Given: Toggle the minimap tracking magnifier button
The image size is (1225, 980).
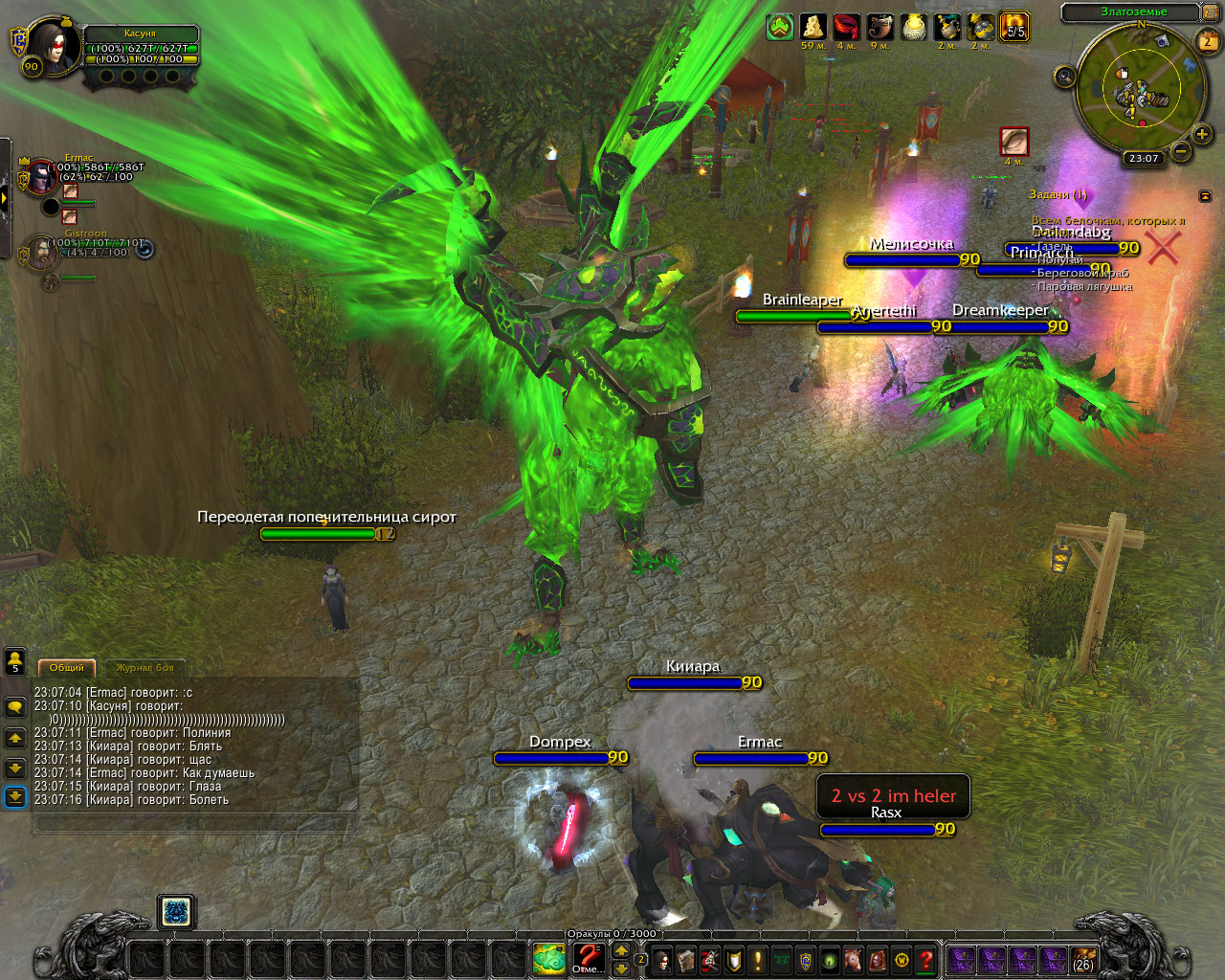Looking at the screenshot, I should coord(1064,77).
